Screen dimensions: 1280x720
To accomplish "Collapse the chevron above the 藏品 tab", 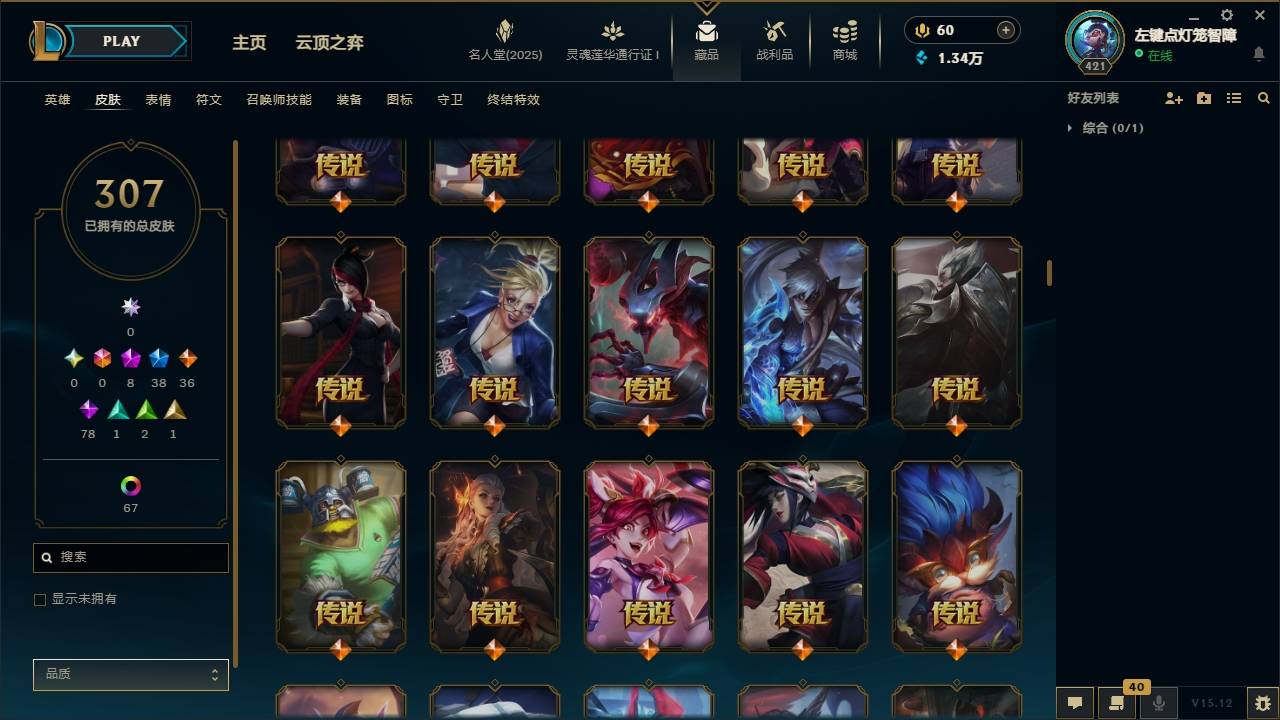I will pos(706,8).
